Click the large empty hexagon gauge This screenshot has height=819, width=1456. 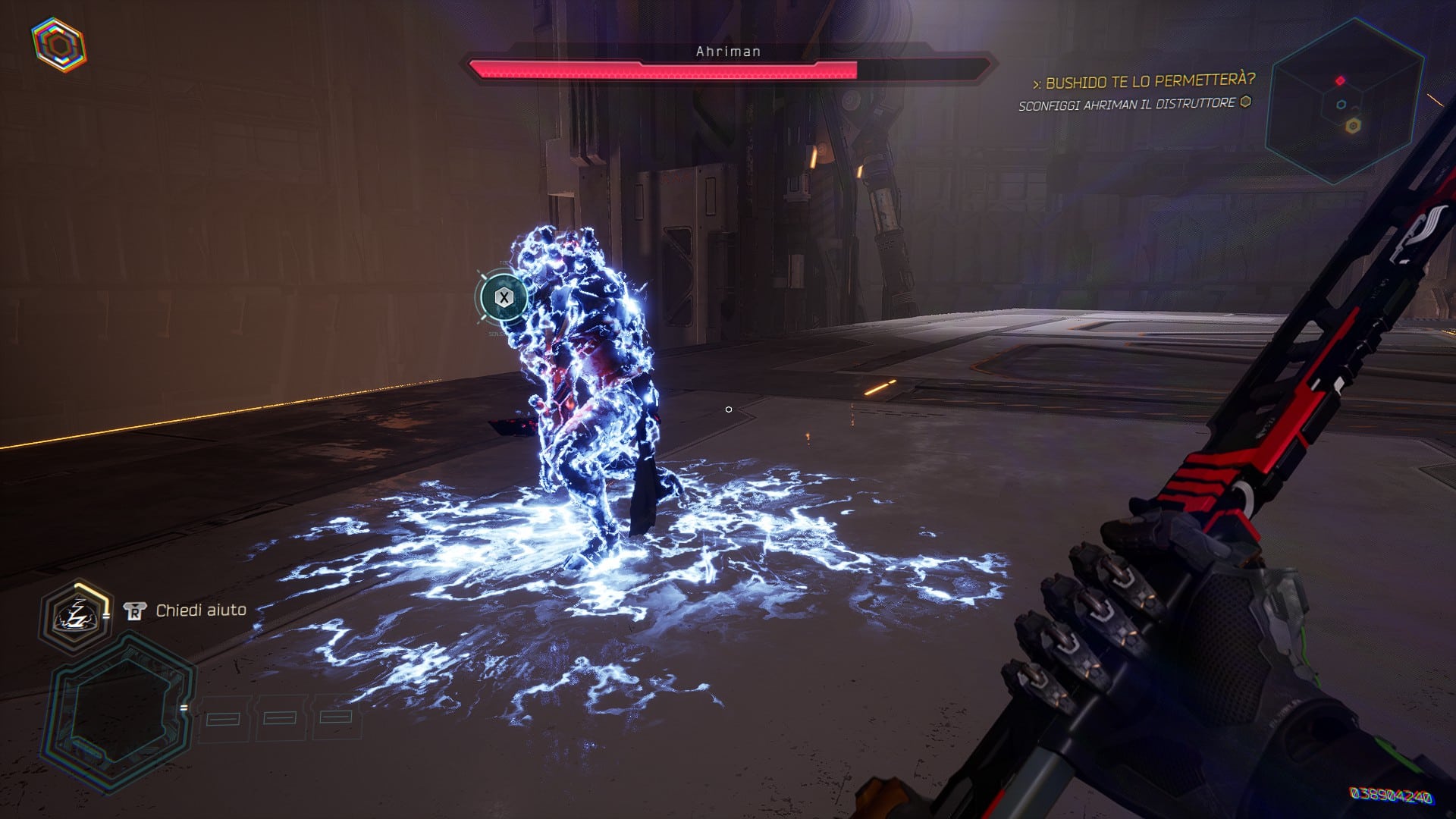click(121, 711)
